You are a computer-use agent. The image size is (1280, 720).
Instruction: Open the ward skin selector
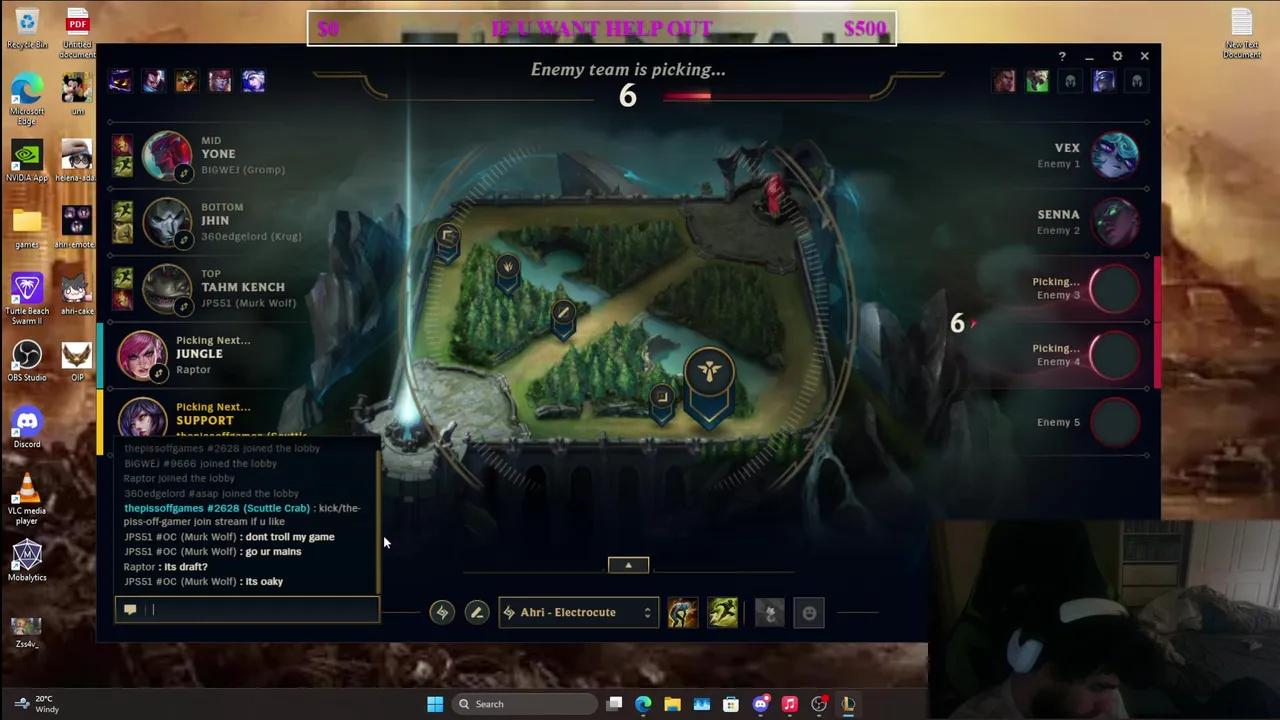tap(769, 612)
